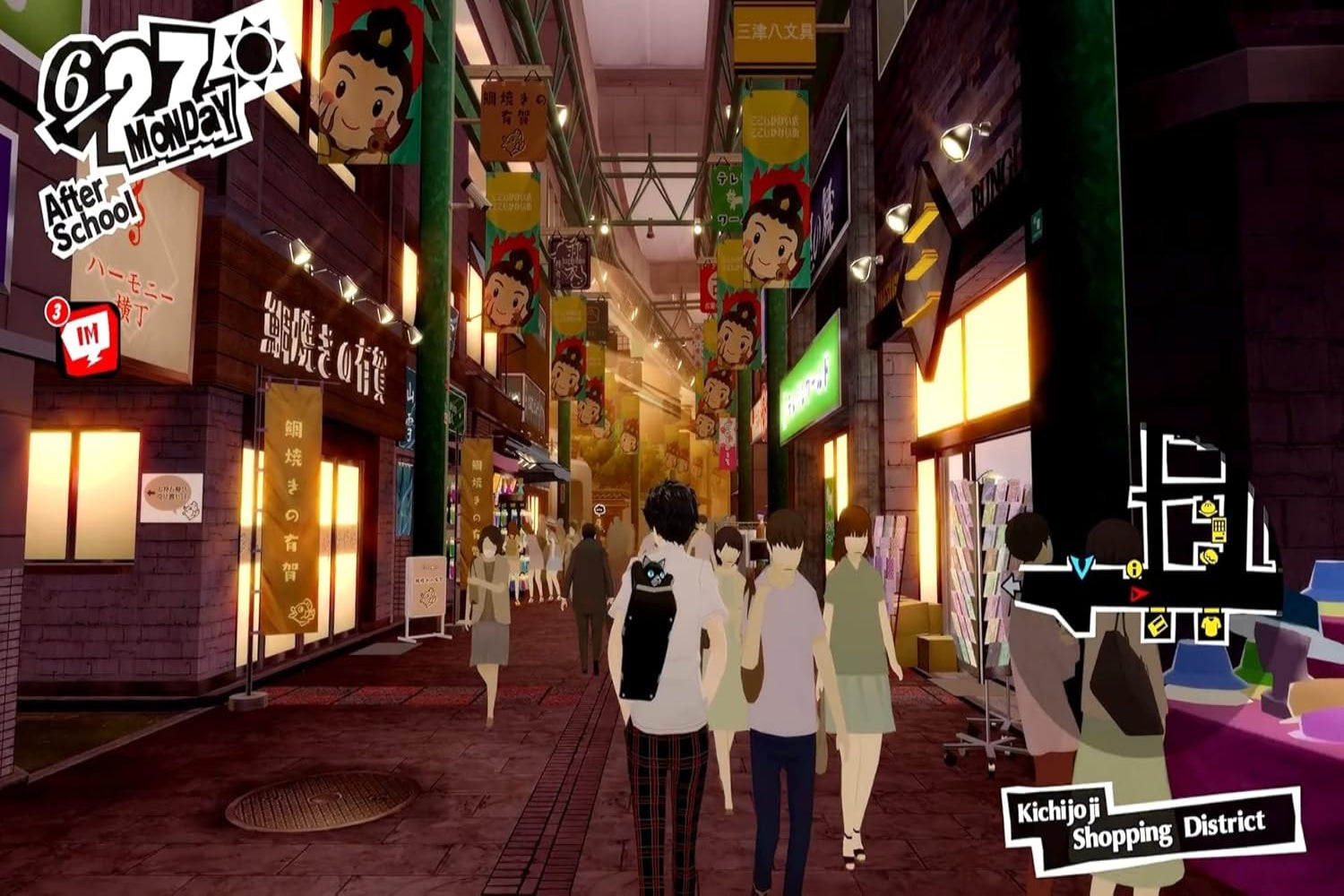This screenshot has height=896, width=1344.
Task: Click the hat stall icon on the minimap
Action: point(1208,506)
